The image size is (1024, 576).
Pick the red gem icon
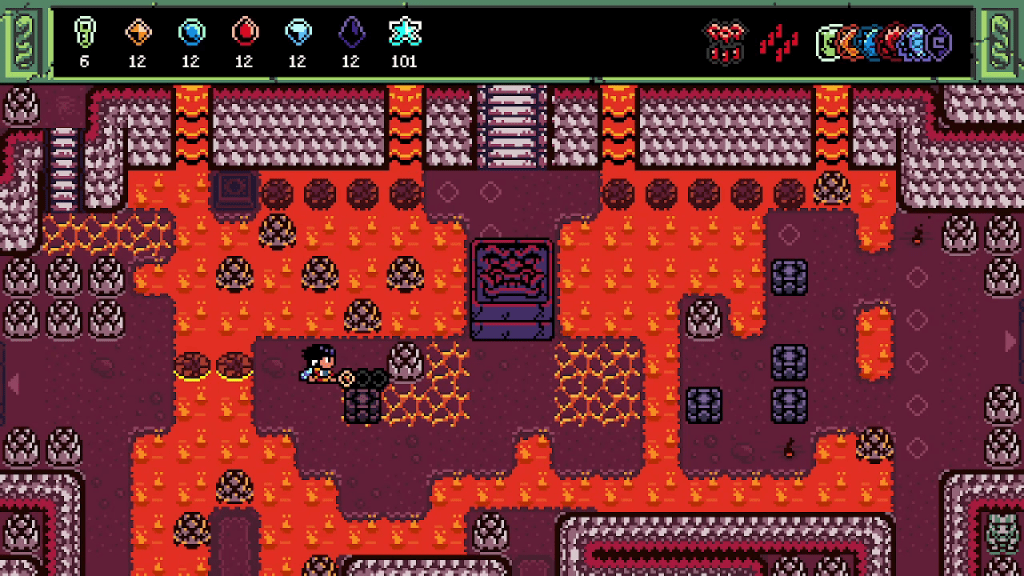[244, 33]
